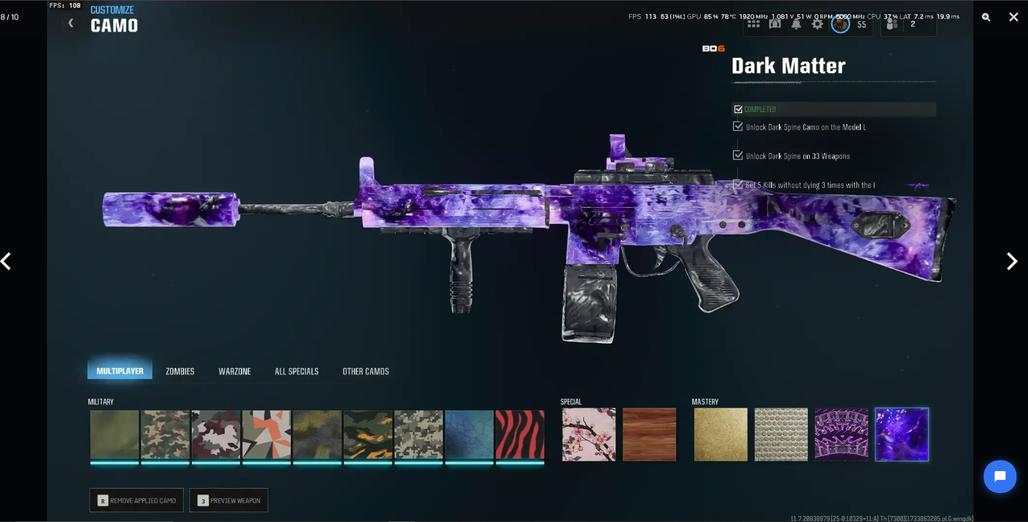Select the Dark Matter camo swatch
The image size is (1028, 522).
[x=902, y=434]
